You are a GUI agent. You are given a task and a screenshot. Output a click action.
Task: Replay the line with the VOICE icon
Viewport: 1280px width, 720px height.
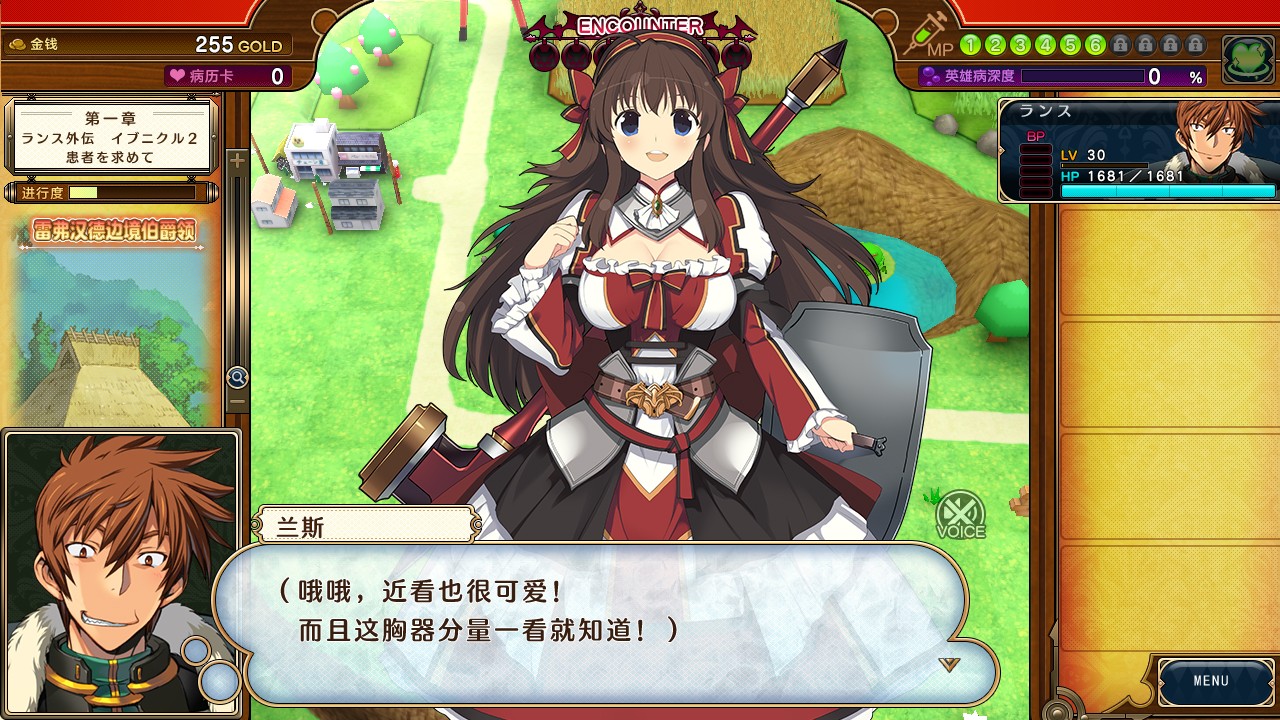pos(960,515)
